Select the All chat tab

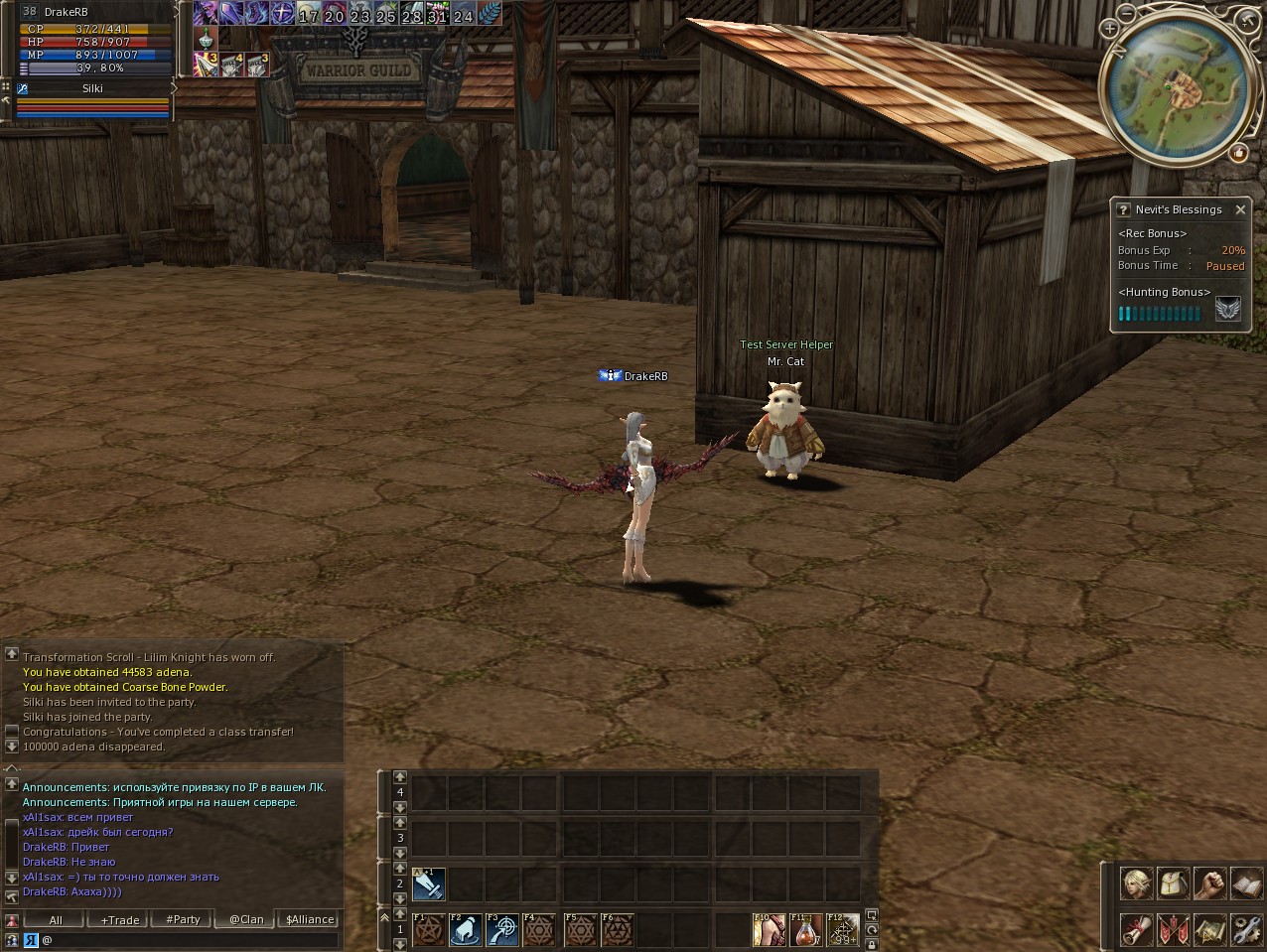click(x=56, y=920)
